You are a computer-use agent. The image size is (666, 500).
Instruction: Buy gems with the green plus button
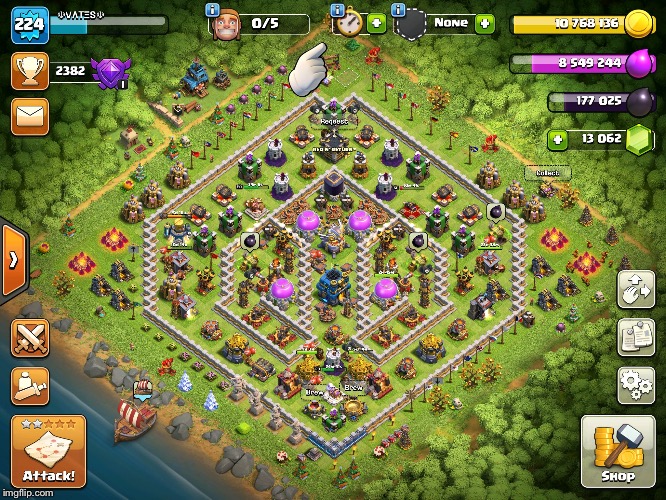pos(559,138)
